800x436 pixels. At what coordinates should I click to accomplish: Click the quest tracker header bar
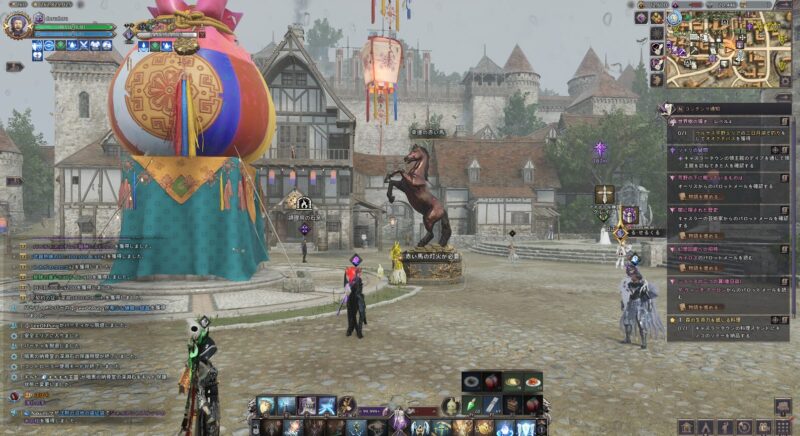click(722, 107)
